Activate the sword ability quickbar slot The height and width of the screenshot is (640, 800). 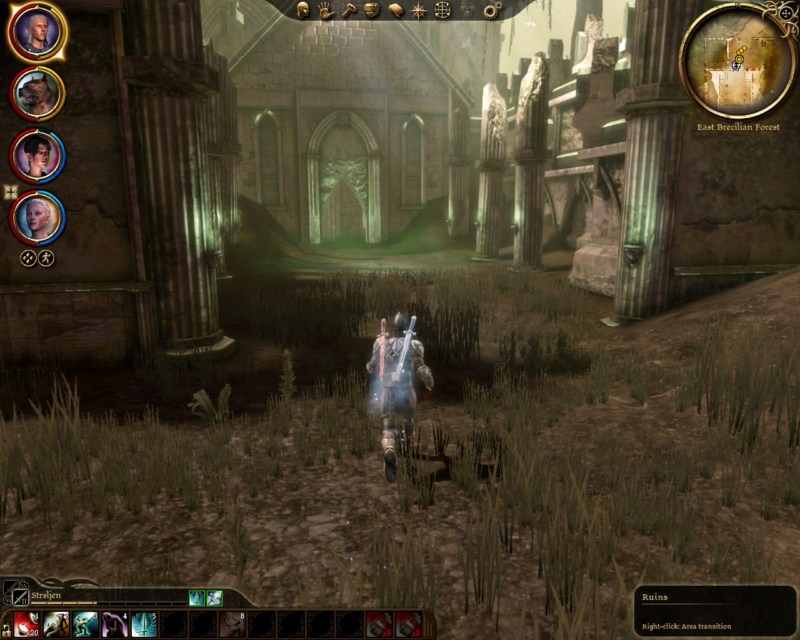(x=144, y=625)
